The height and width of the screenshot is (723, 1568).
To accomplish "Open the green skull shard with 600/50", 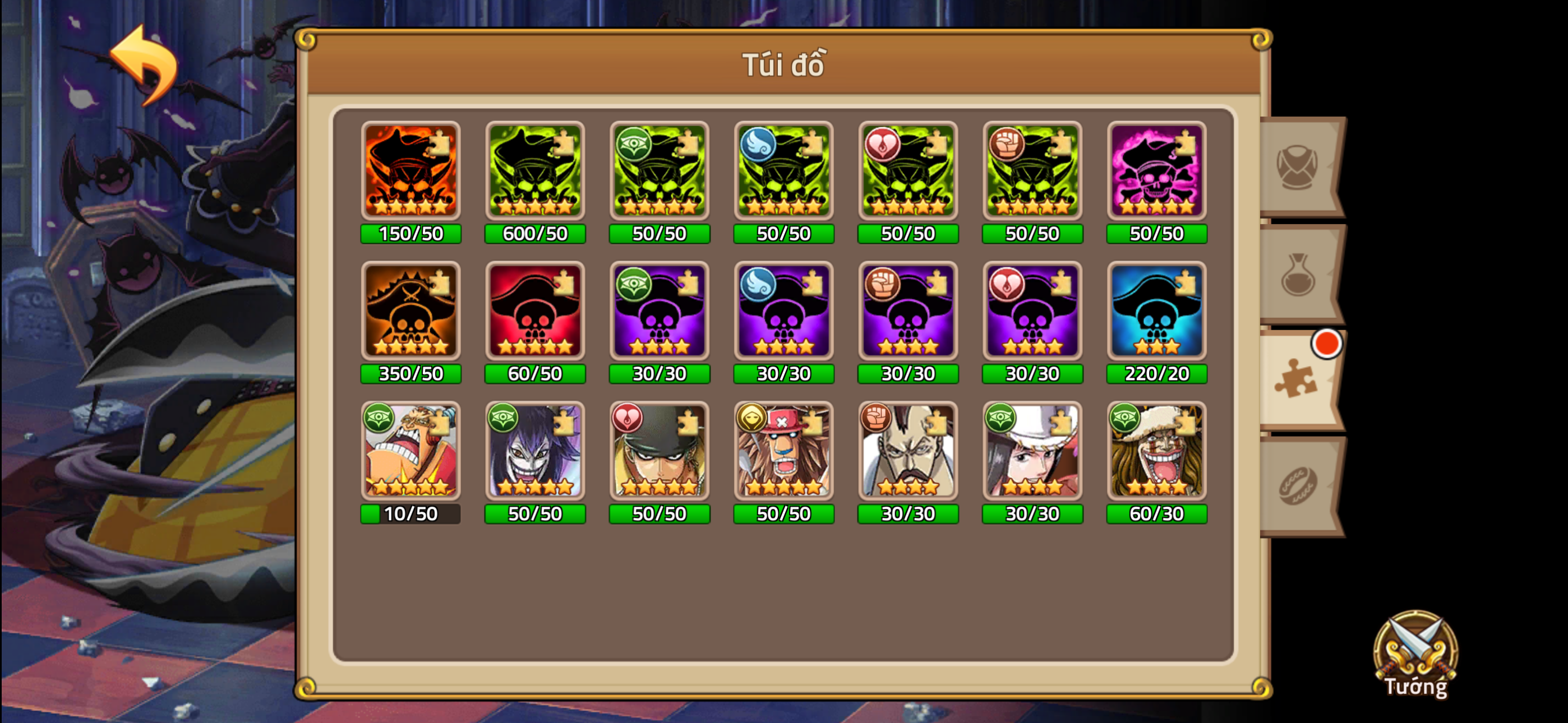I will 535,172.
